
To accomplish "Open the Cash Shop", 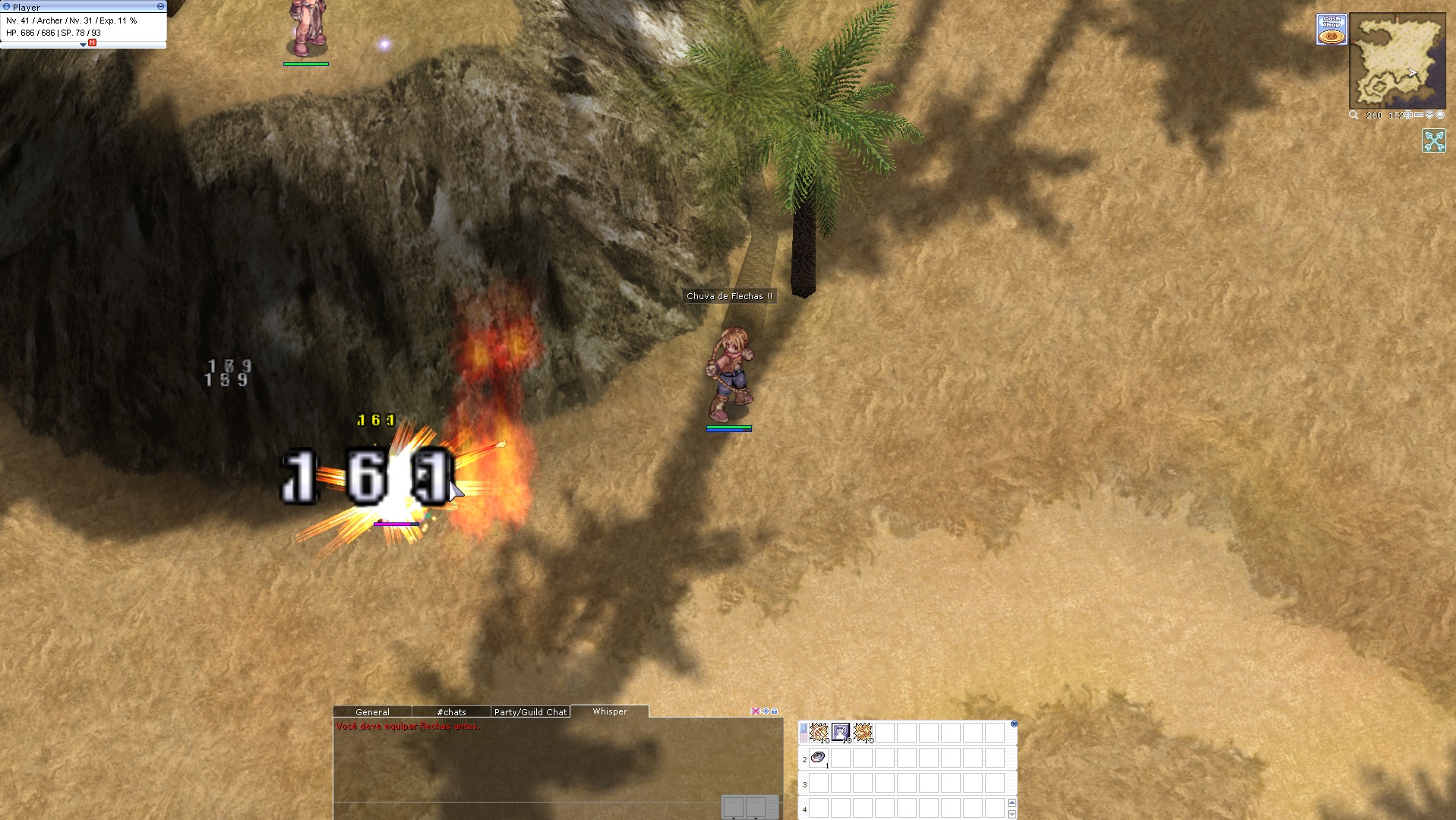I will coord(1331,30).
